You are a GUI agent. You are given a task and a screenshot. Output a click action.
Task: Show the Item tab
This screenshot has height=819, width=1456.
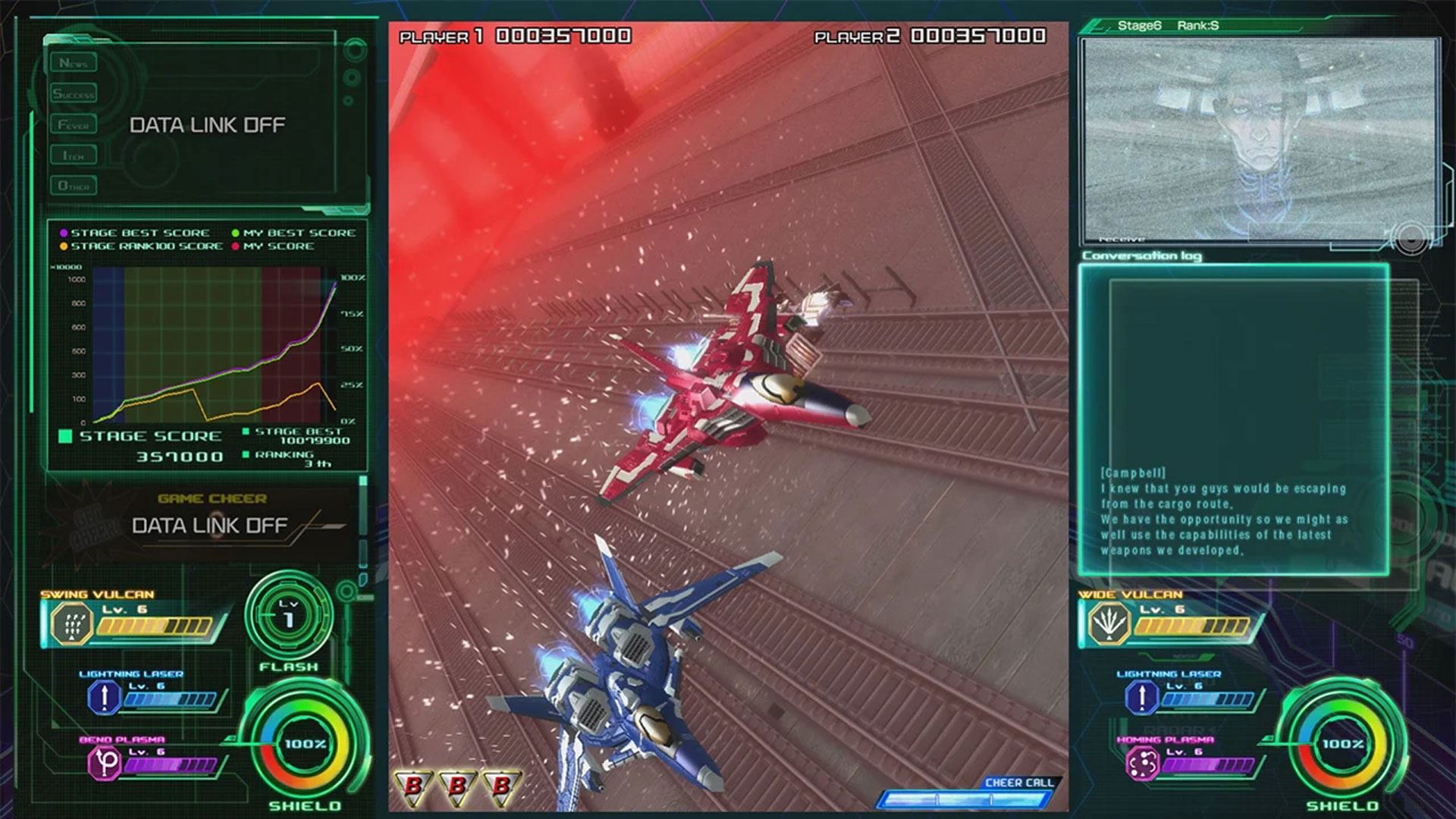[74, 155]
